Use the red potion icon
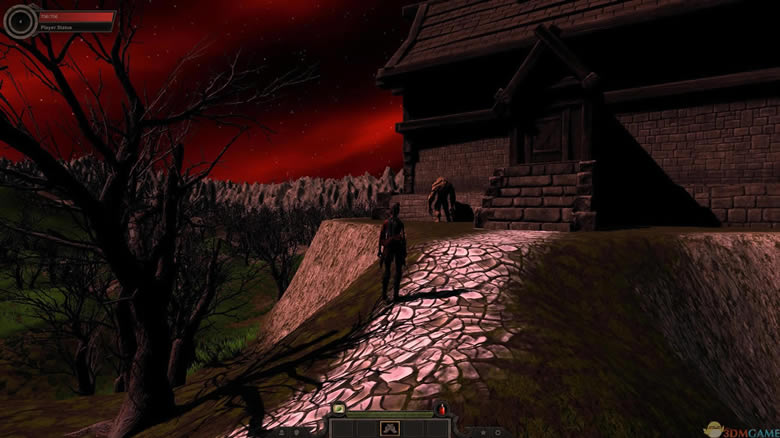The height and width of the screenshot is (438, 780). point(442,409)
